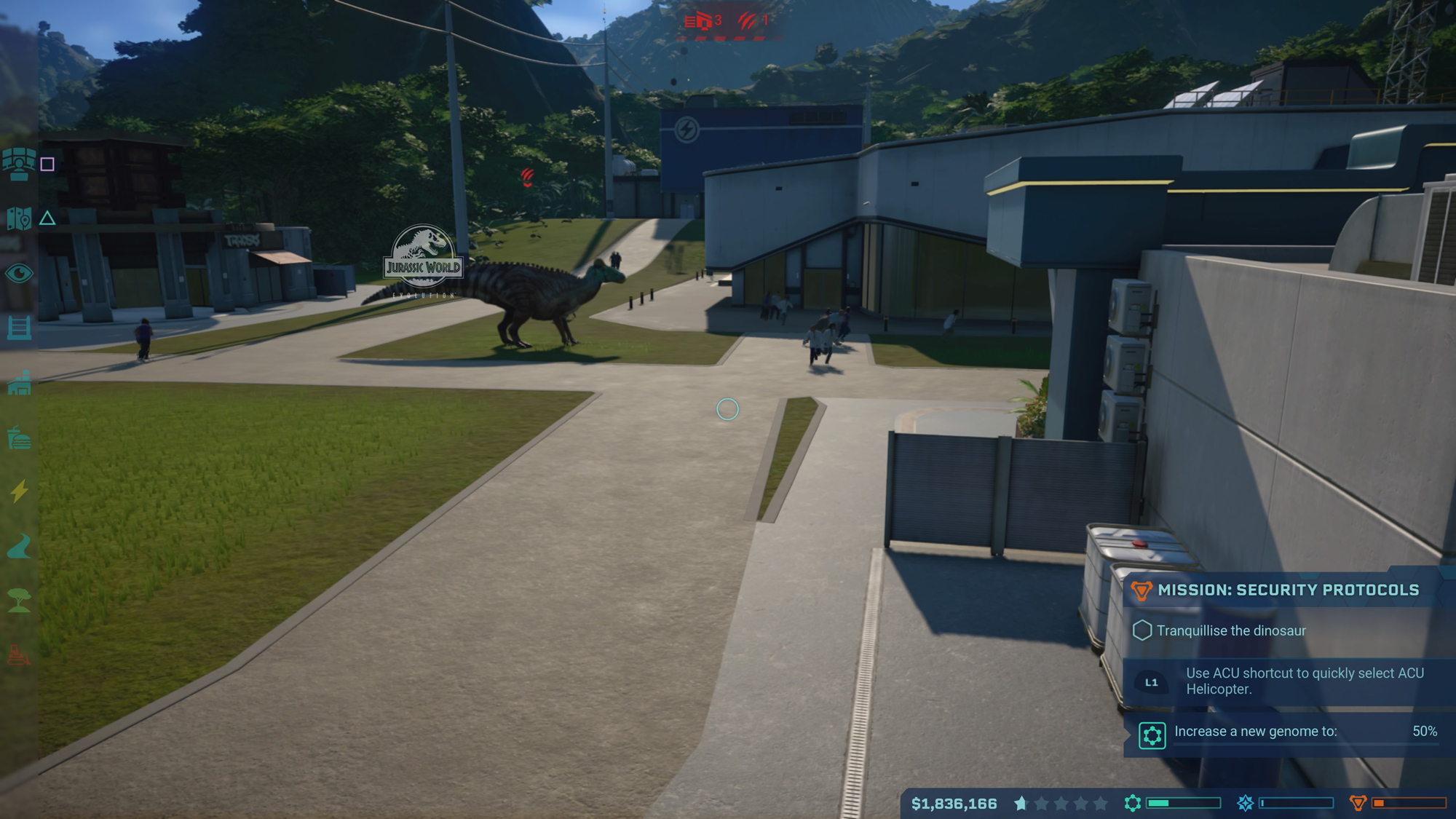Click the red terrain excavator icon

(20, 654)
